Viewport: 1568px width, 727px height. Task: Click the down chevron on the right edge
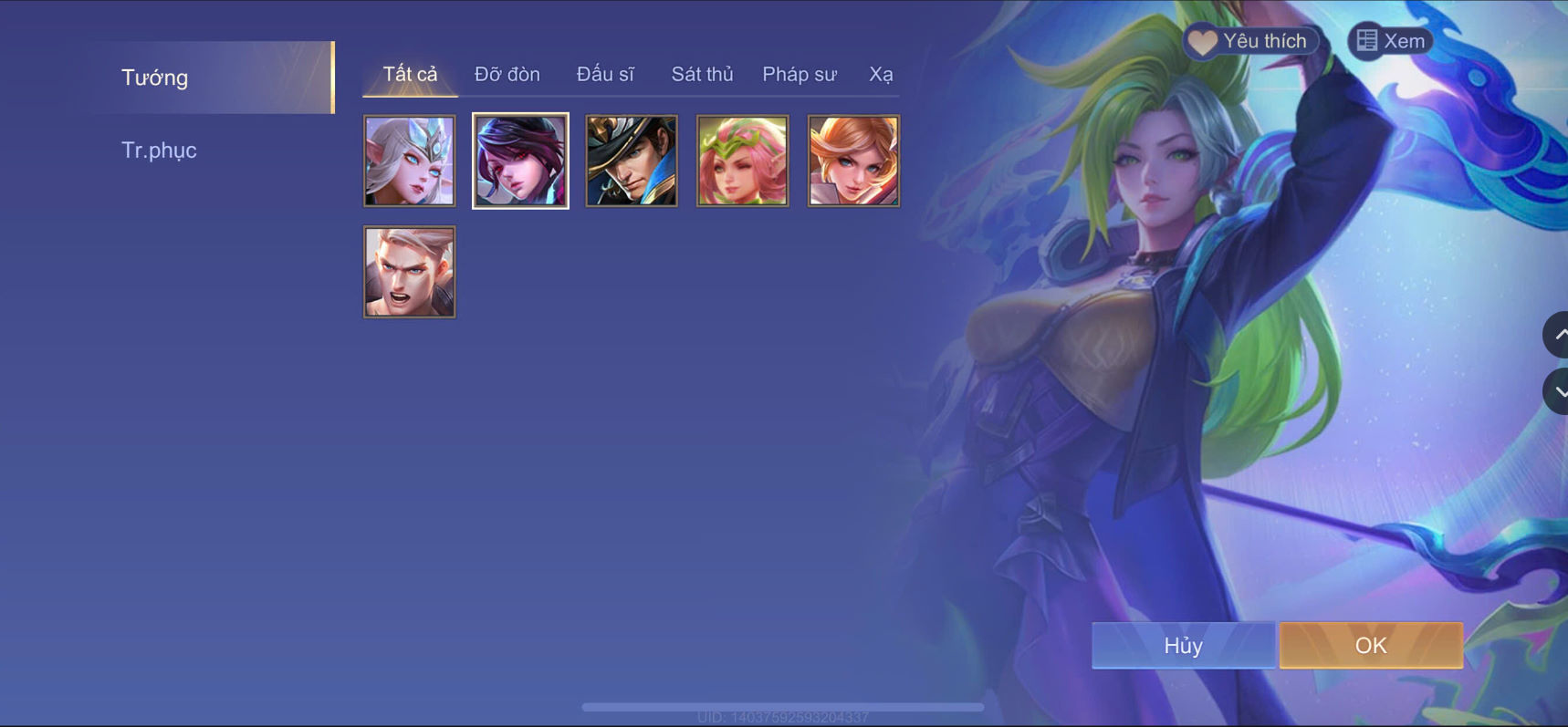1560,391
